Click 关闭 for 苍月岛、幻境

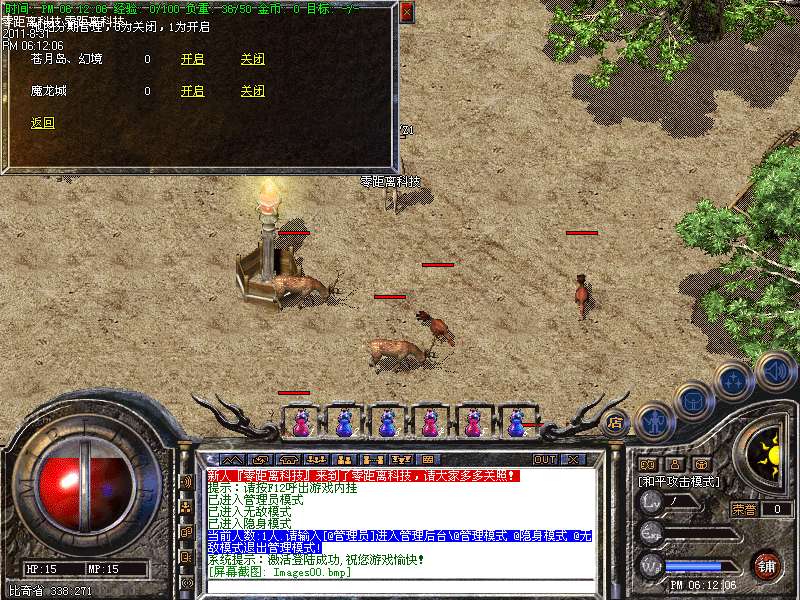coord(252,59)
